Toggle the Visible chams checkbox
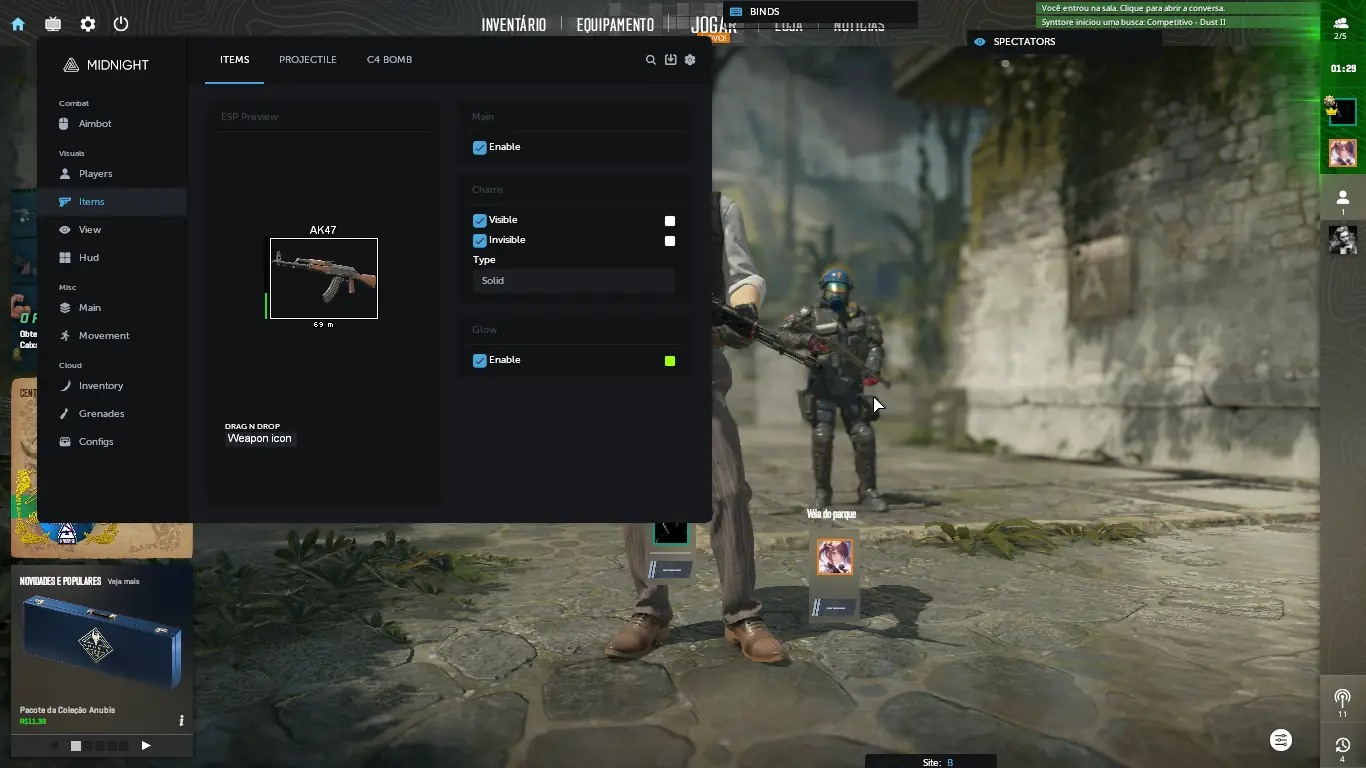This screenshot has height=768, width=1366. point(480,220)
